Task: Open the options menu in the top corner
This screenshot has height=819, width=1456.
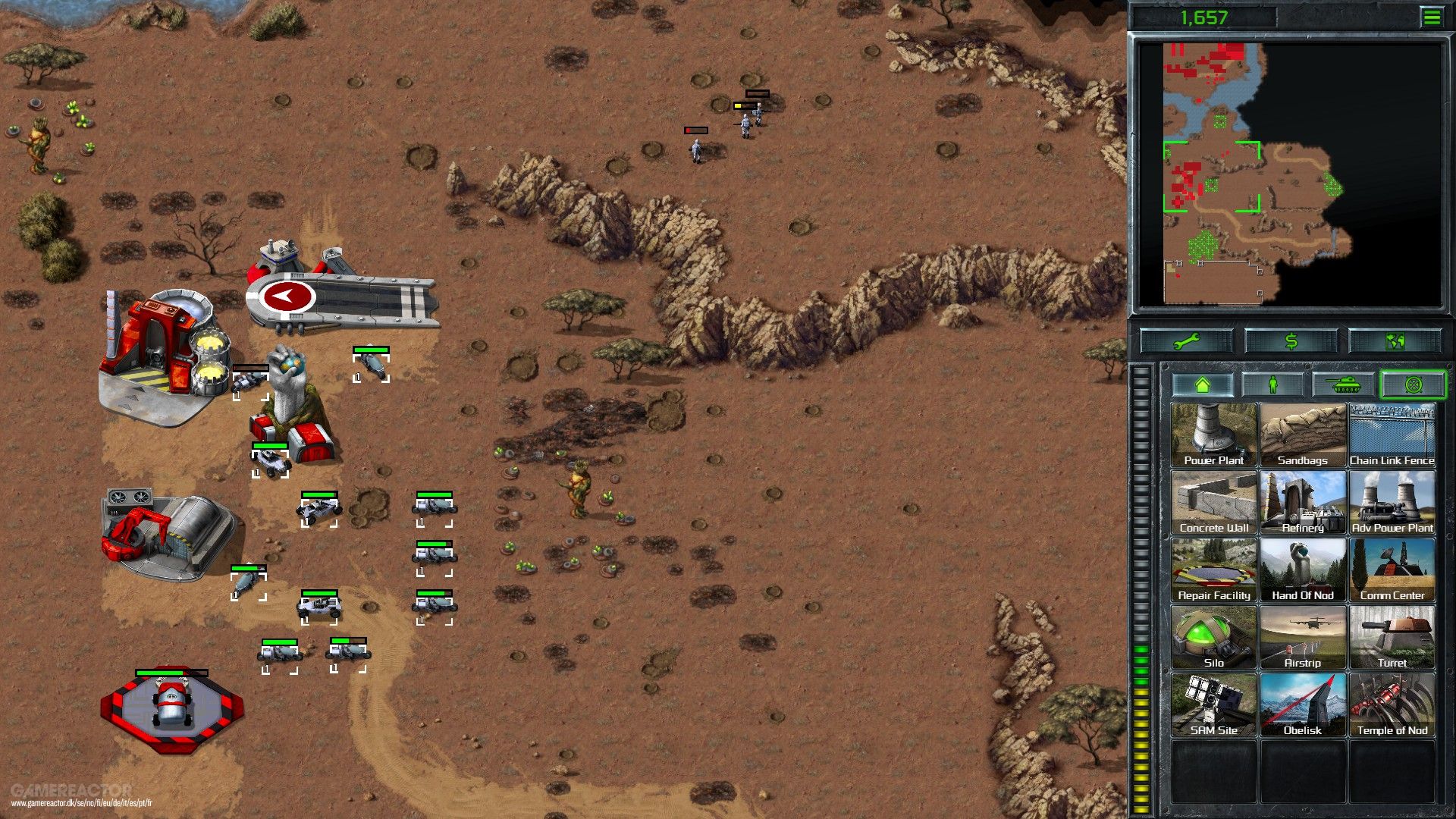Action: point(1432,17)
